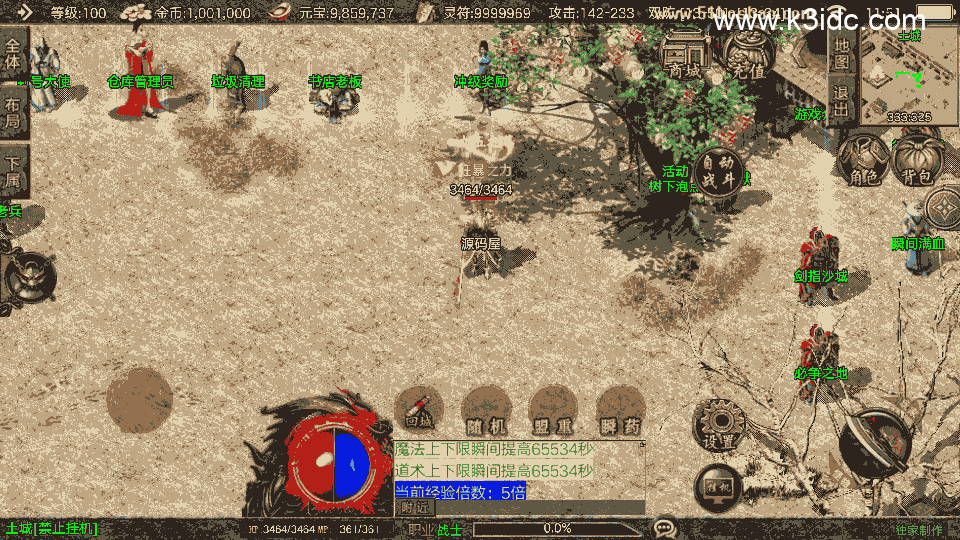Activate the 盟重 teleport slot
This screenshot has height=540, width=960.
553,410
